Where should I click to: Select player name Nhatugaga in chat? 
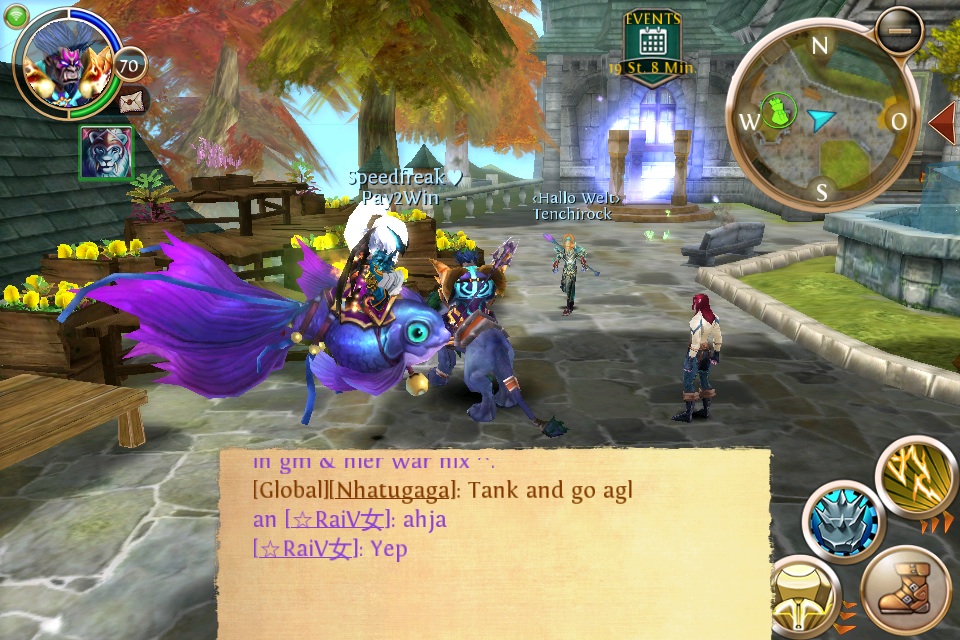coord(391,491)
